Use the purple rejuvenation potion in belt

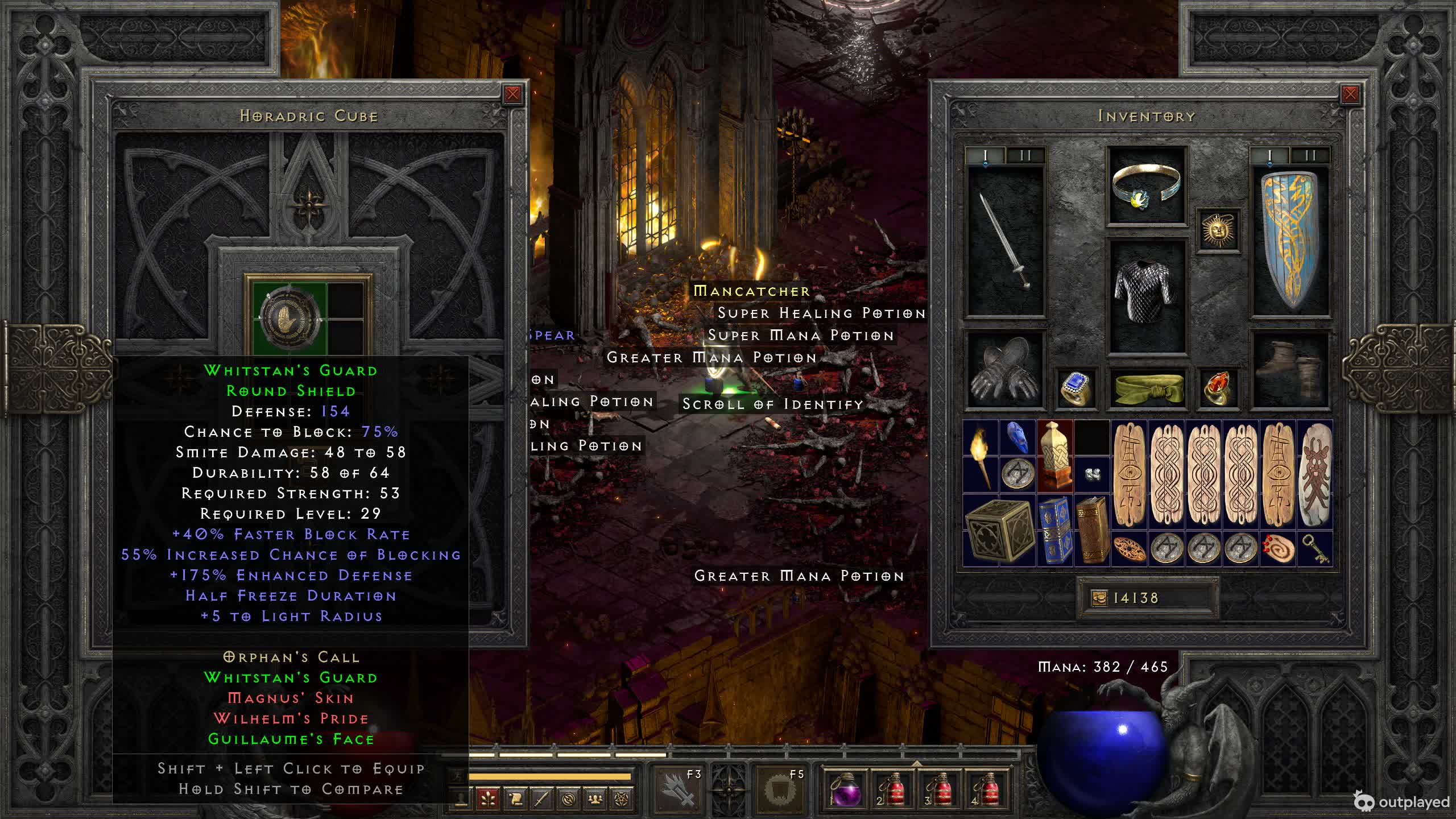pos(846,789)
